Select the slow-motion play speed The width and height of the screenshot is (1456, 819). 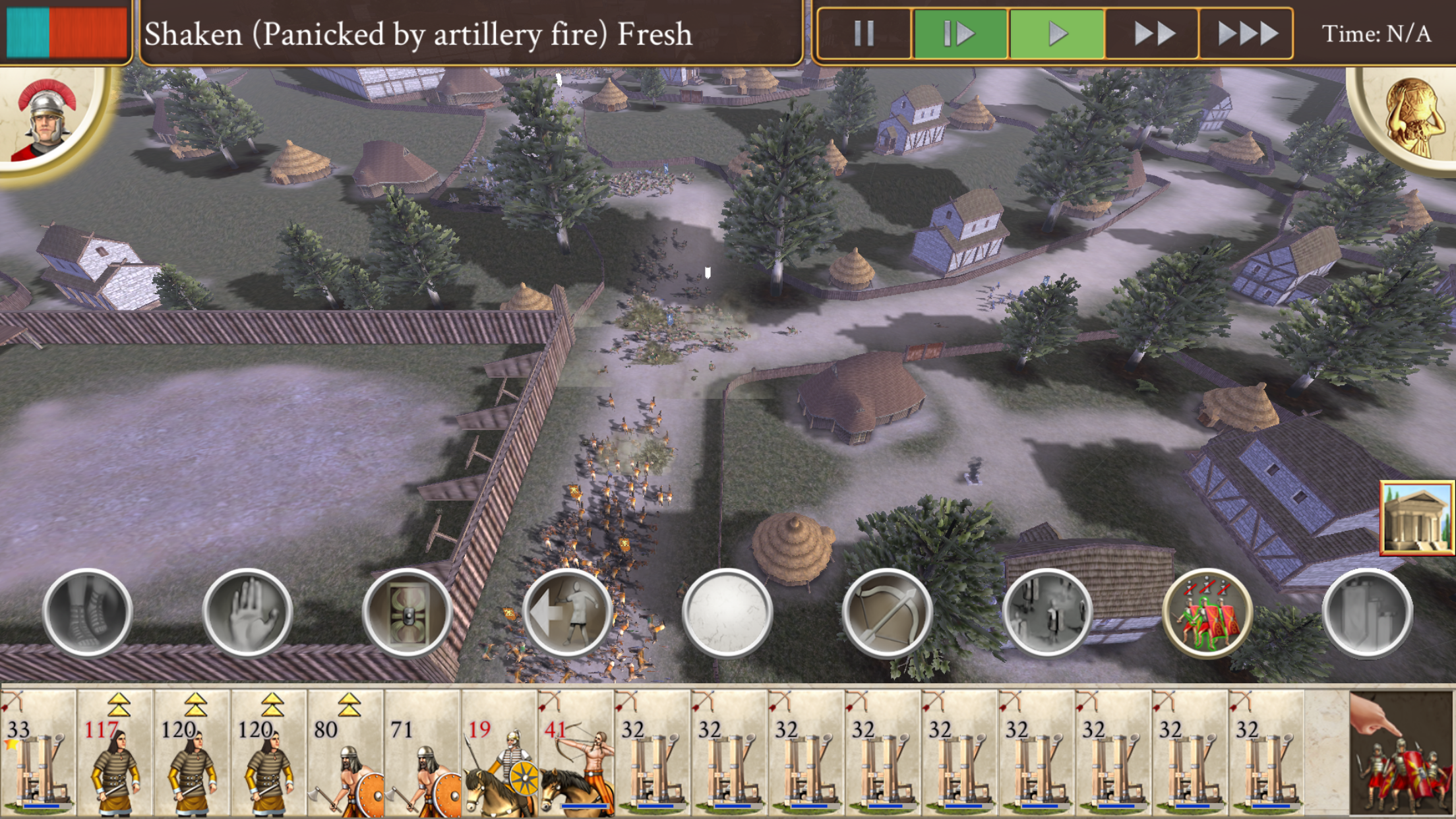pyautogui.click(x=959, y=33)
